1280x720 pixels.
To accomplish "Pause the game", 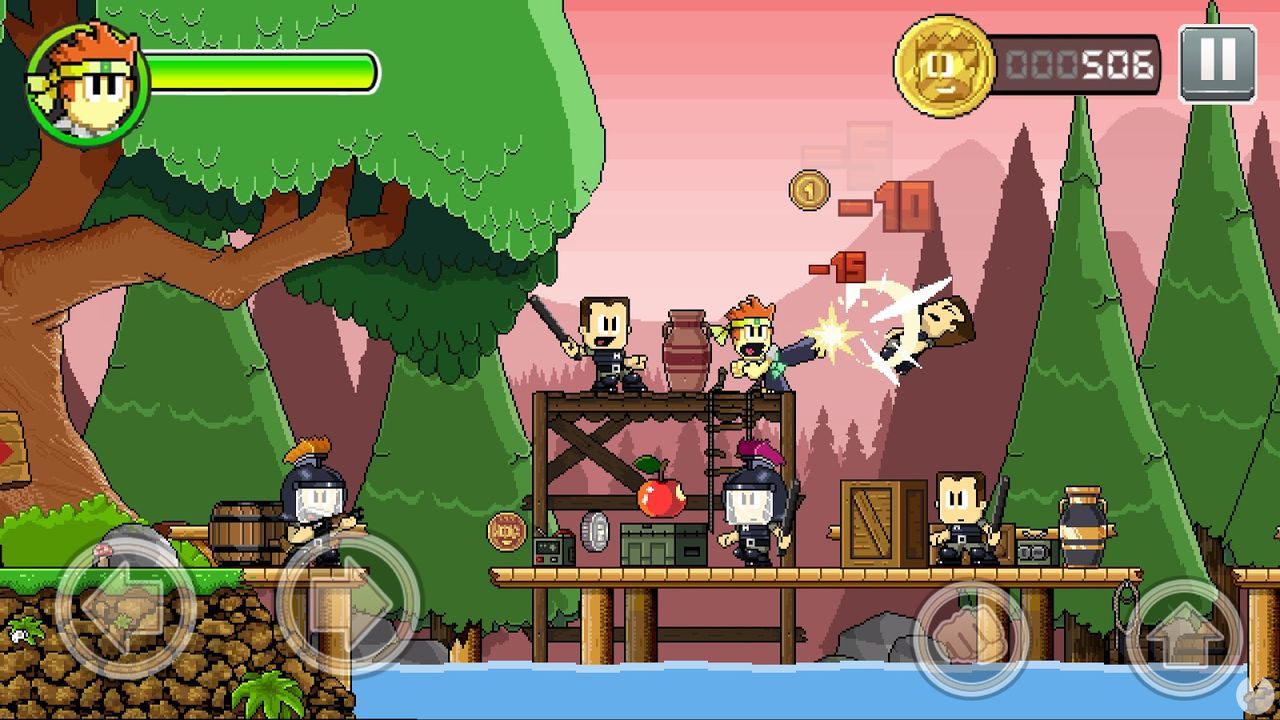I will (1219, 62).
